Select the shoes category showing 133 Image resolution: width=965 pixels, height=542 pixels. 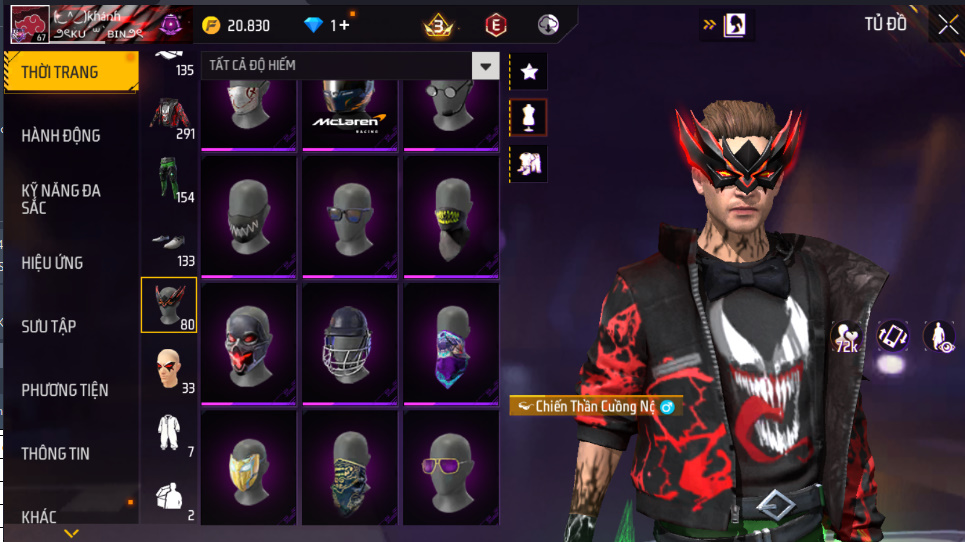pyautogui.click(x=168, y=243)
